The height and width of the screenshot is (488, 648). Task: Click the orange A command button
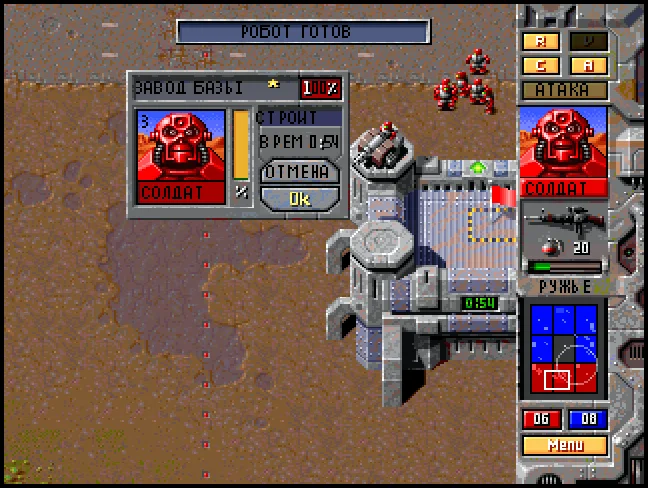(x=589, y=66)
